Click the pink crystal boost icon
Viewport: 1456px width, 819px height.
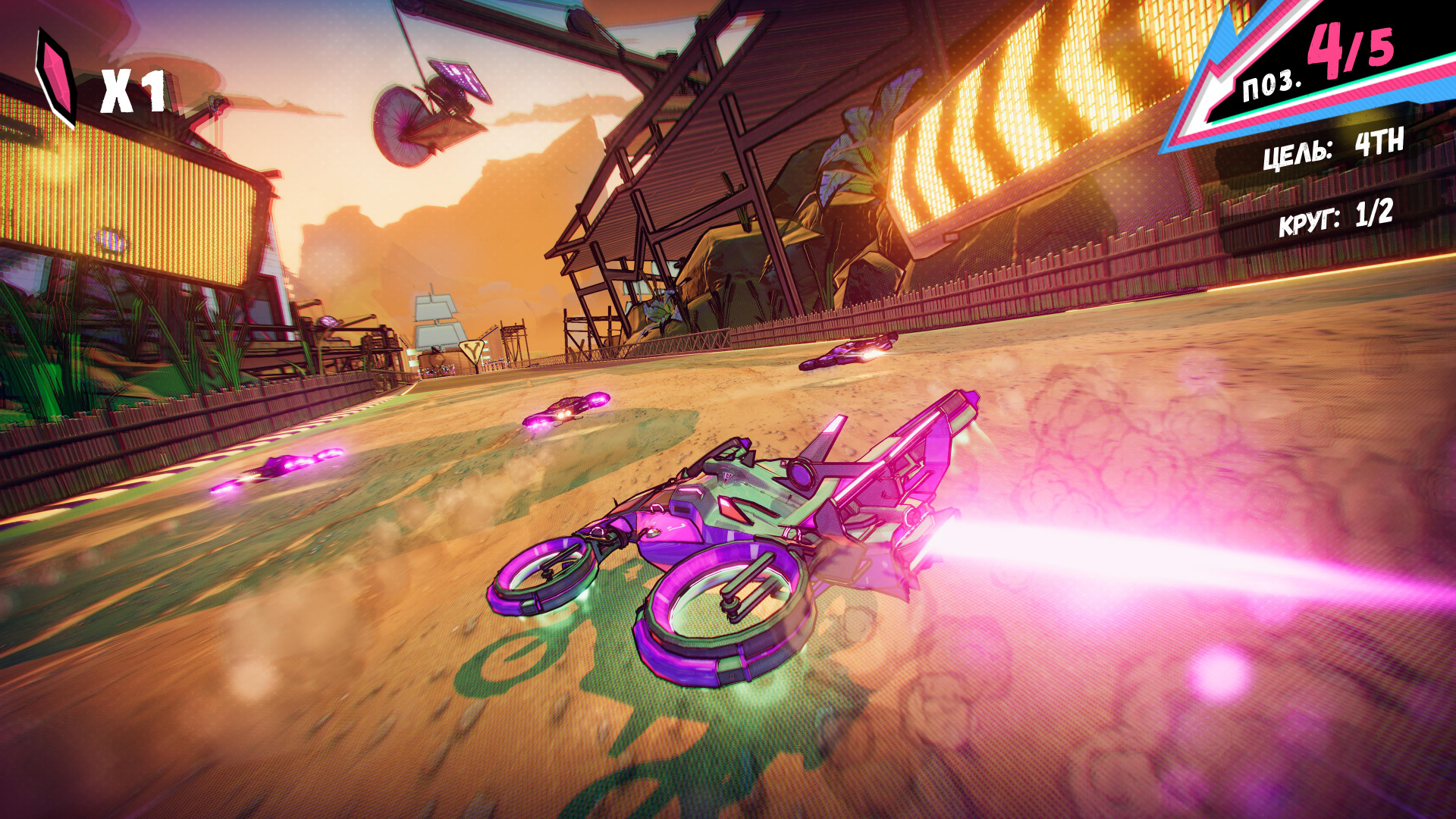[57, 78]
